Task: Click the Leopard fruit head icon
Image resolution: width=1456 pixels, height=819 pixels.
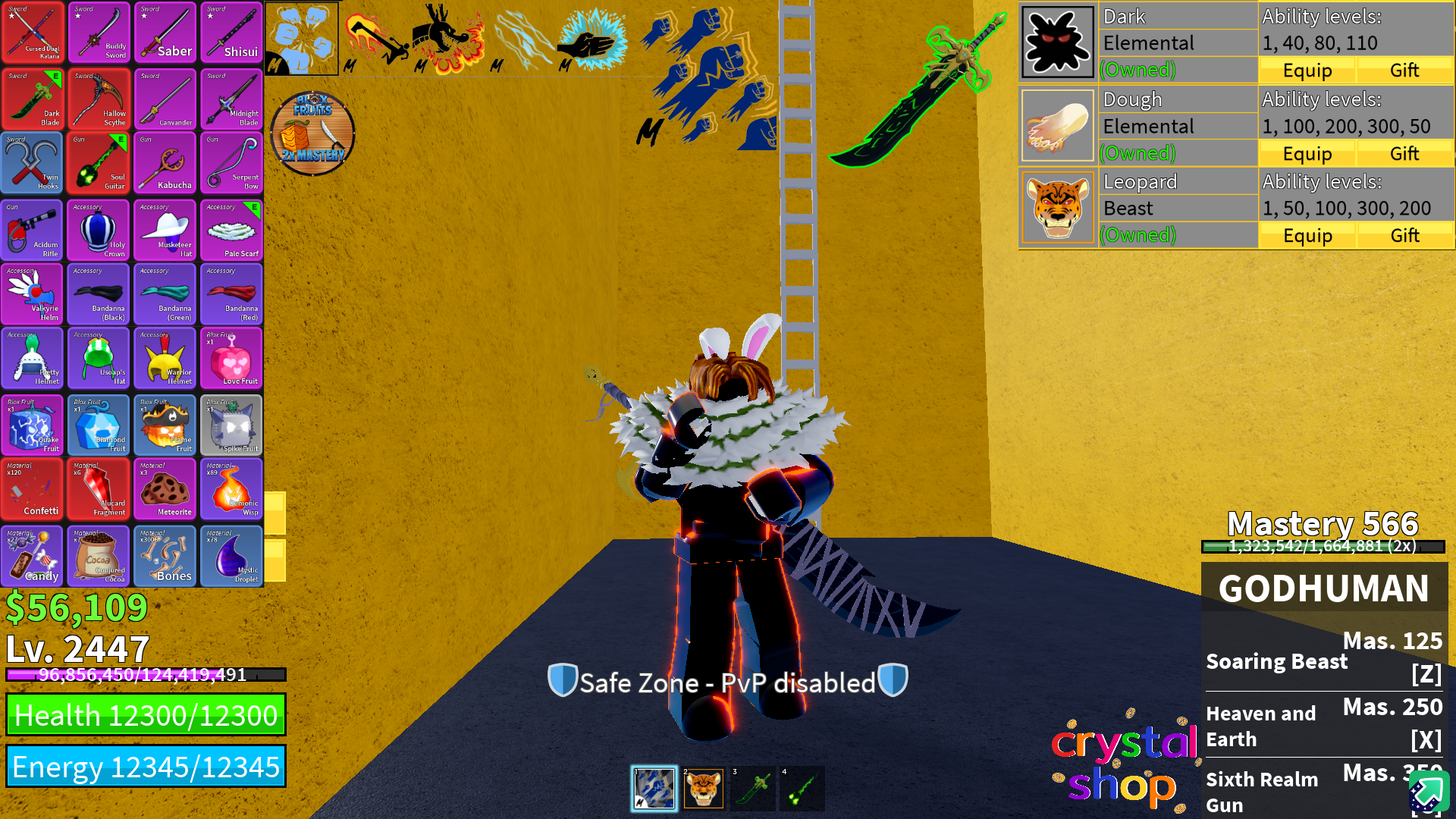Action: [x=1057, y=207]
